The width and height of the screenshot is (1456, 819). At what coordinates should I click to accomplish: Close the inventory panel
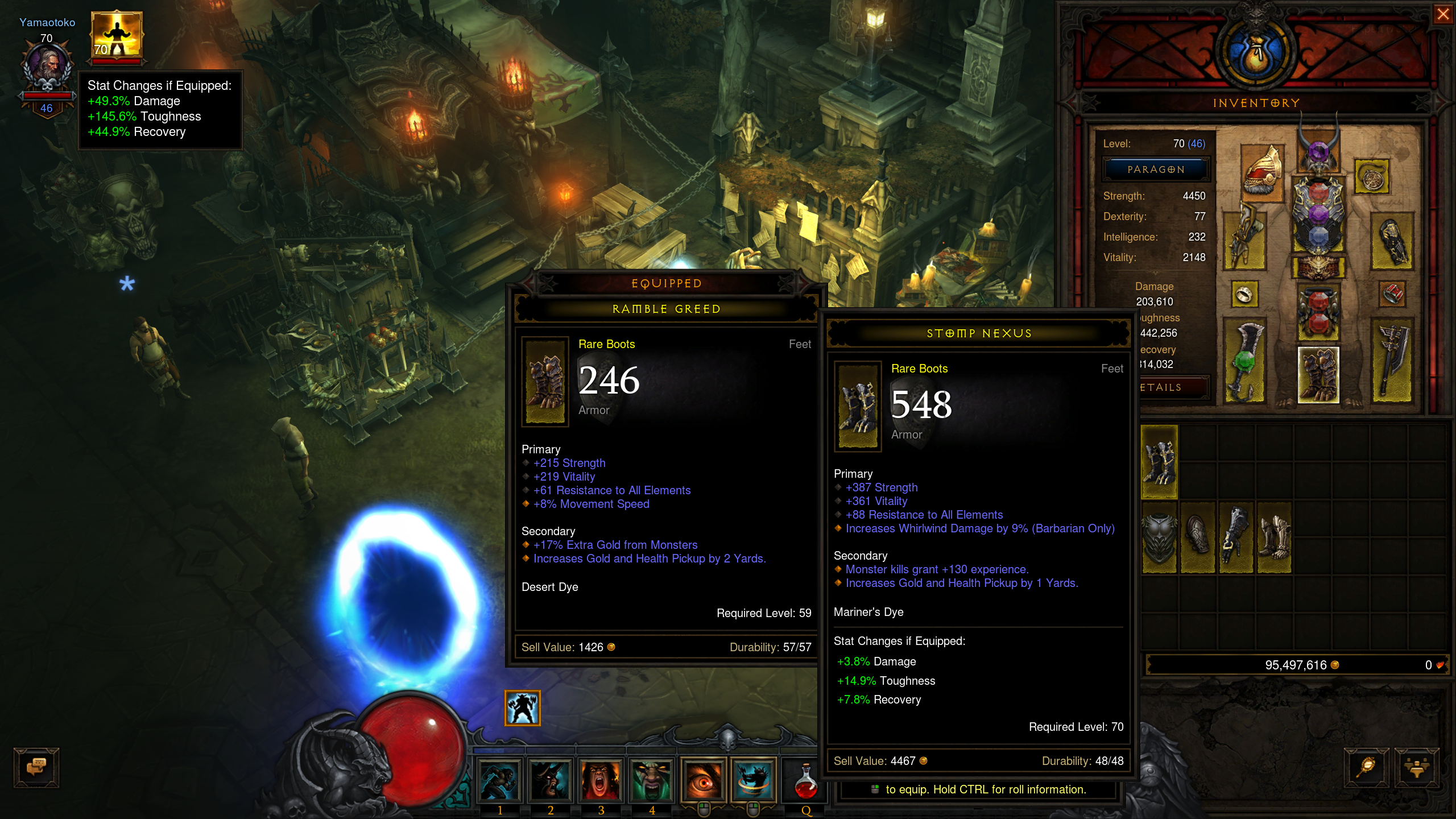tap(1443, 14)
